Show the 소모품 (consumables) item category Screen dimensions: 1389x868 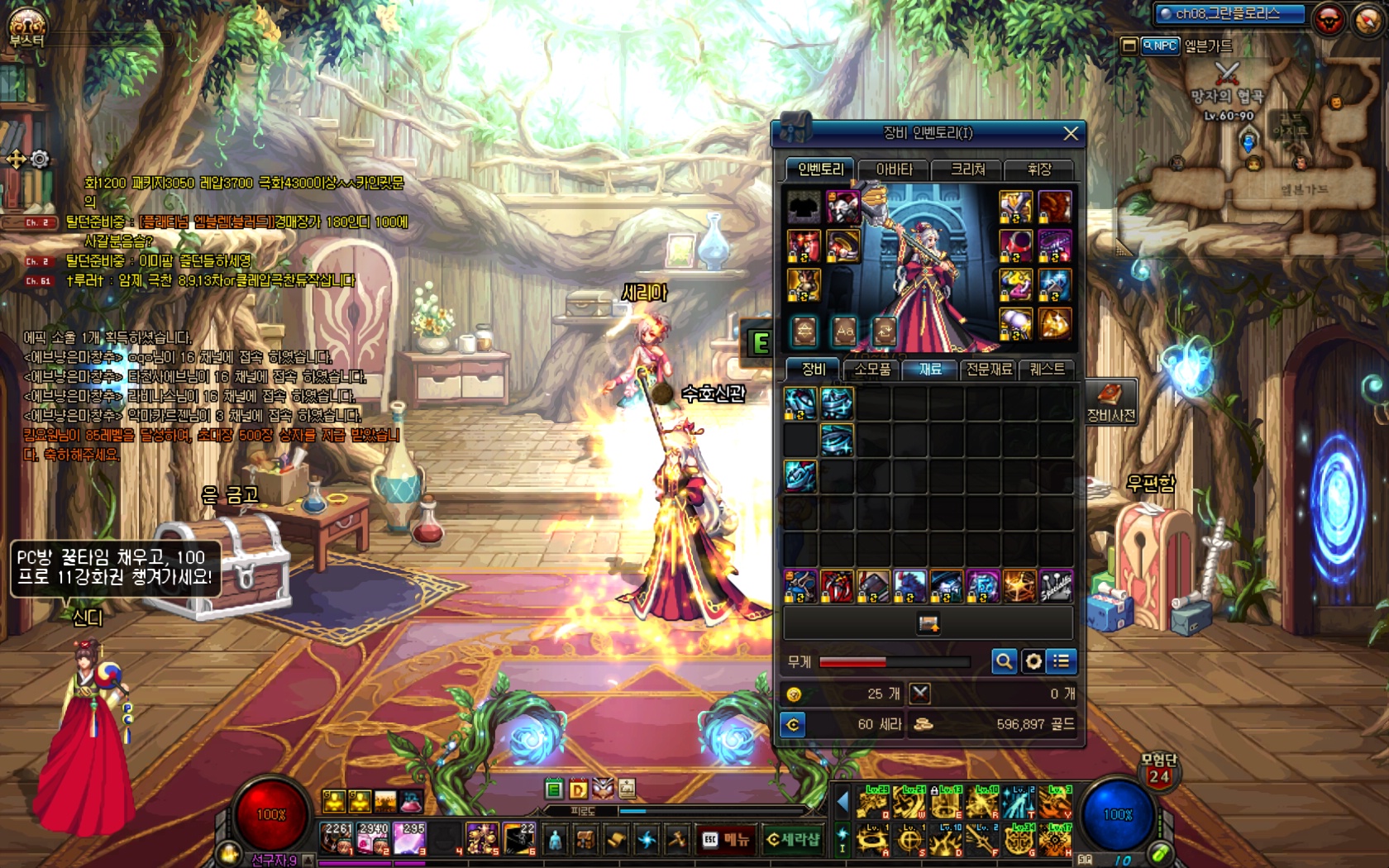tap(871, 370)
